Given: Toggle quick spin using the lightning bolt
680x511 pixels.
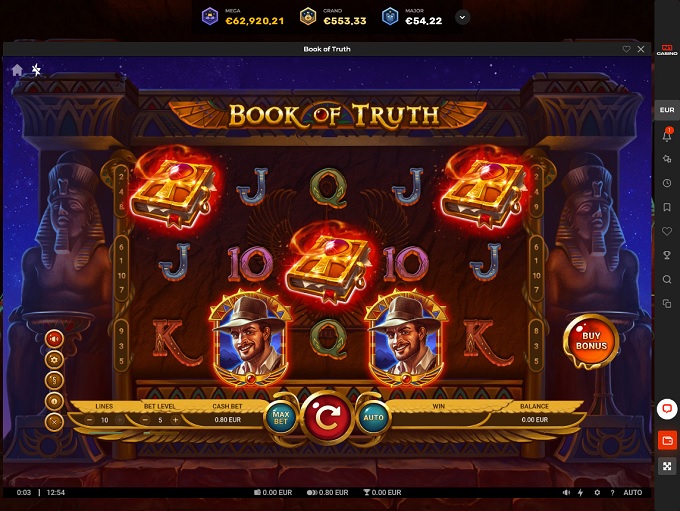Looking at the screenshot, I should [x=581, y=493].
